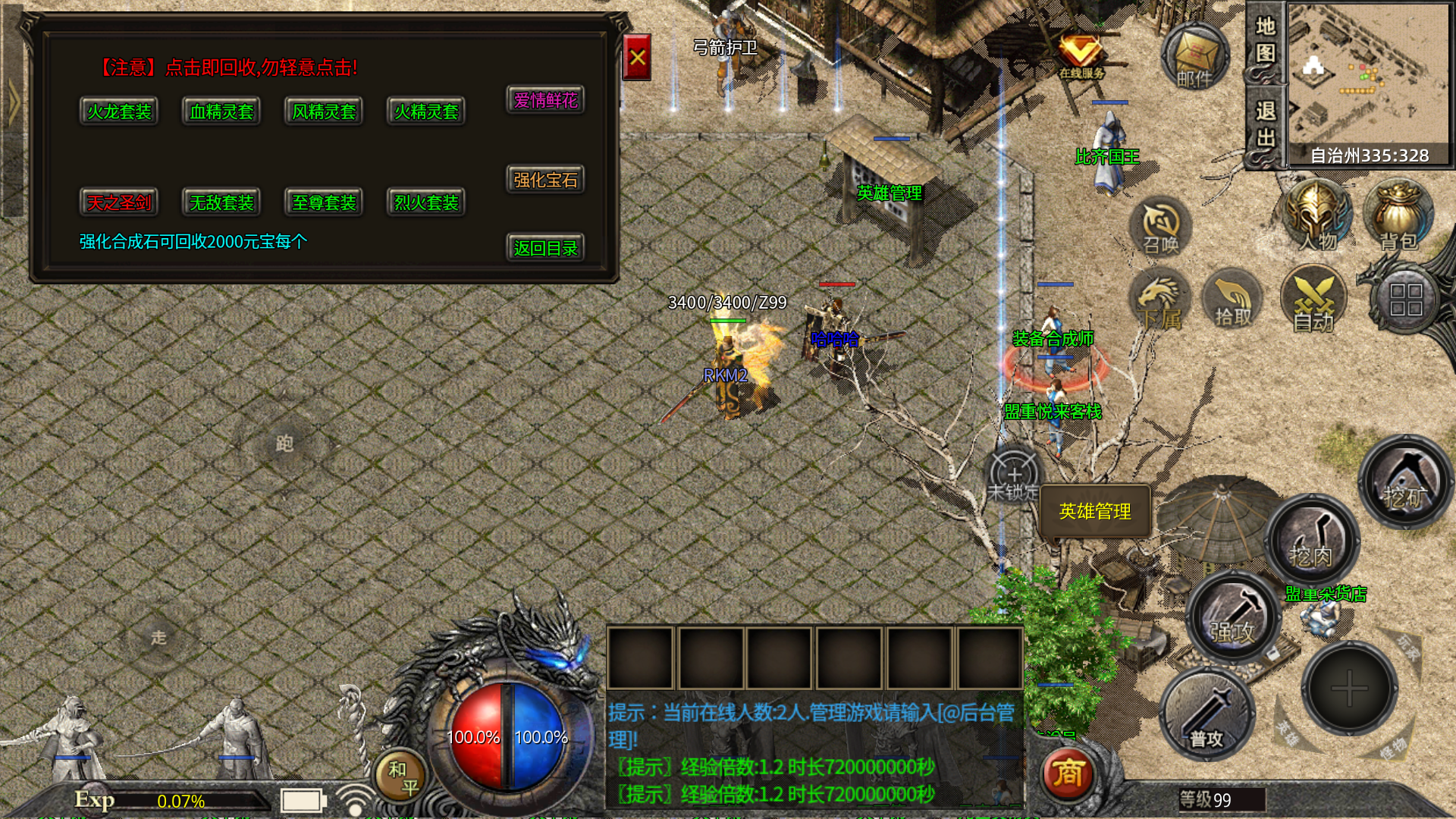
Task: Open the 背包 bag inventory
Action: point(1398,218)
